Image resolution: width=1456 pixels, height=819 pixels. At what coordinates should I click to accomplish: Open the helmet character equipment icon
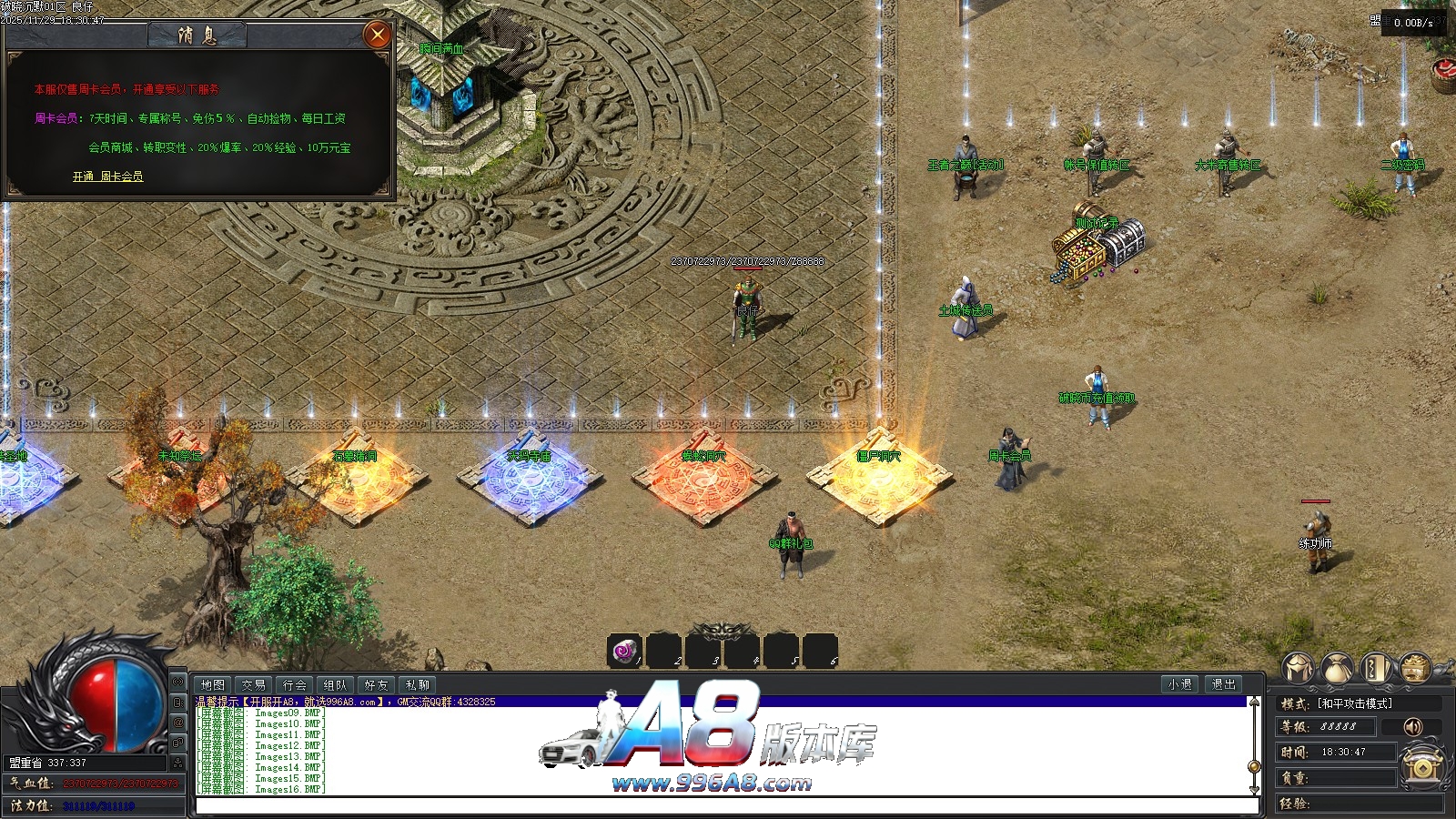tap(1299, 669)
